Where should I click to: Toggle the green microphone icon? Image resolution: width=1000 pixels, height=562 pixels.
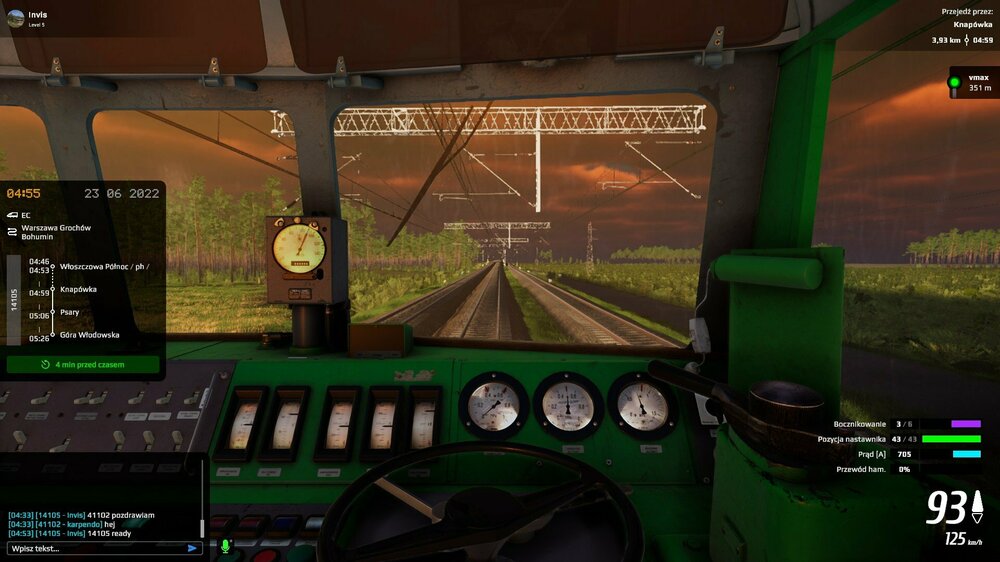coord(225,547)
